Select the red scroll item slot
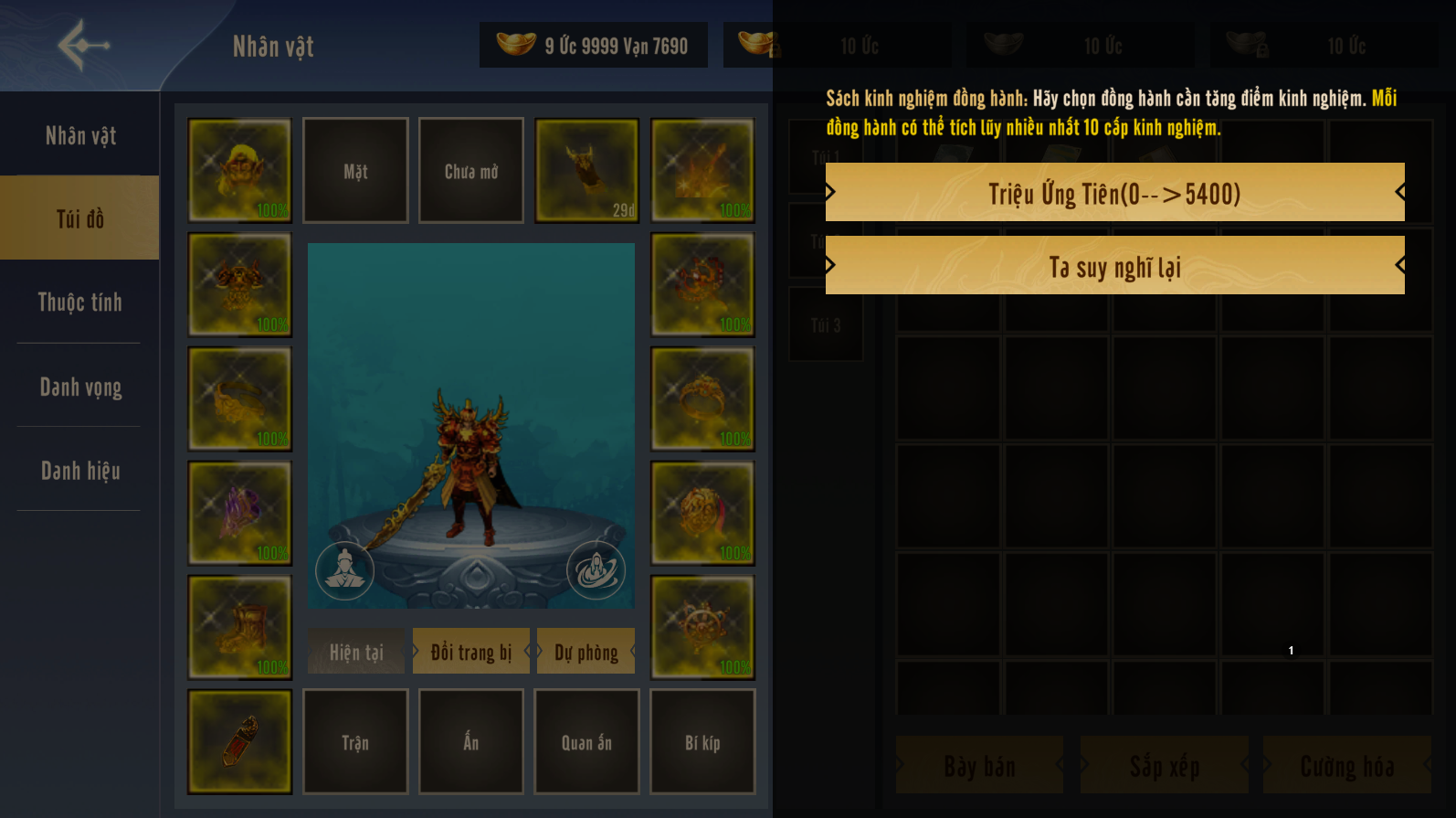This screenshot has height=818, width=1456. click(x=239, y=742)
